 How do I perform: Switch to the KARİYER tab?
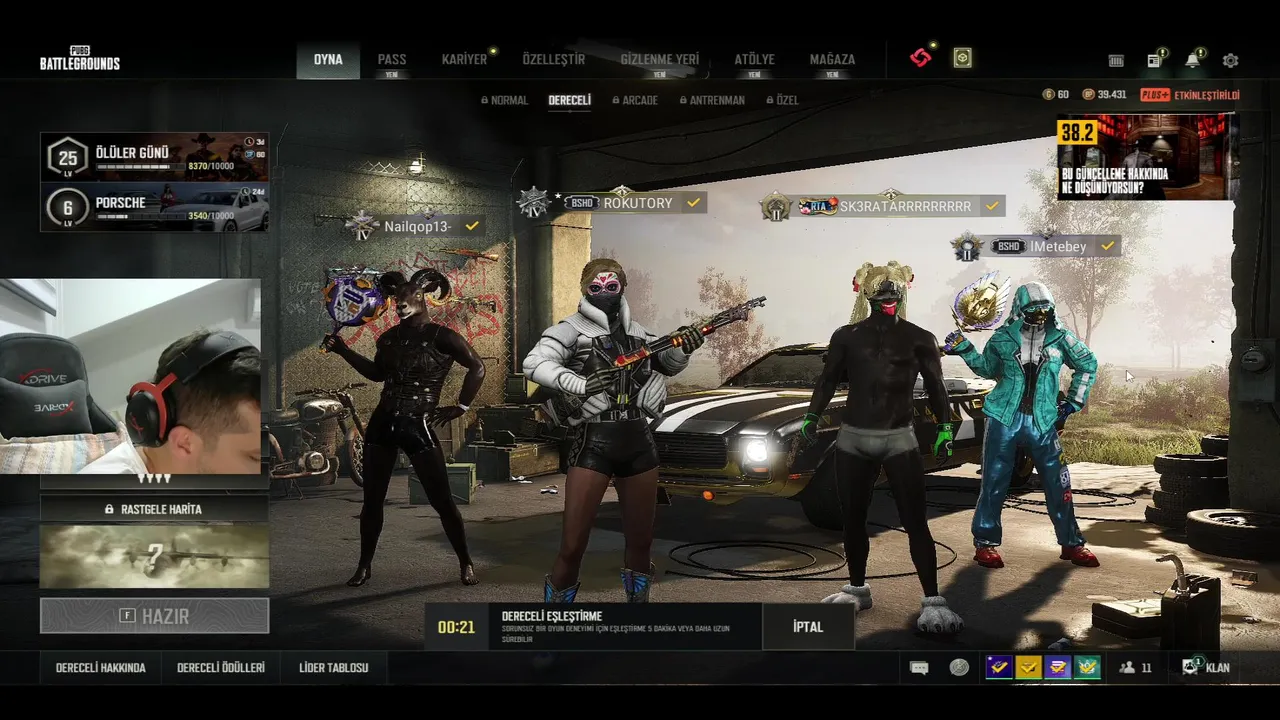tap(464, 60)
